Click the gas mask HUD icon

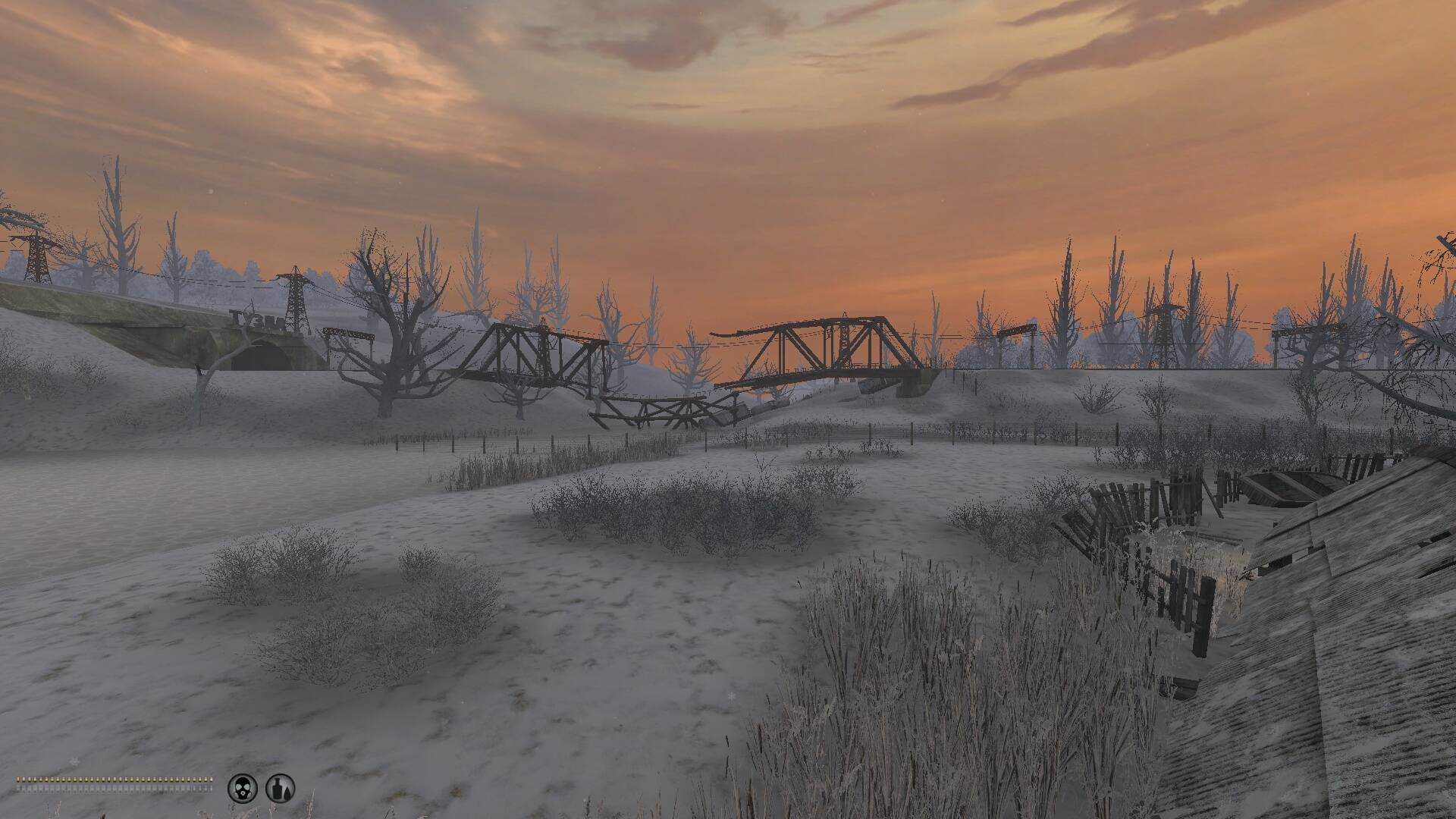[243, 788]
